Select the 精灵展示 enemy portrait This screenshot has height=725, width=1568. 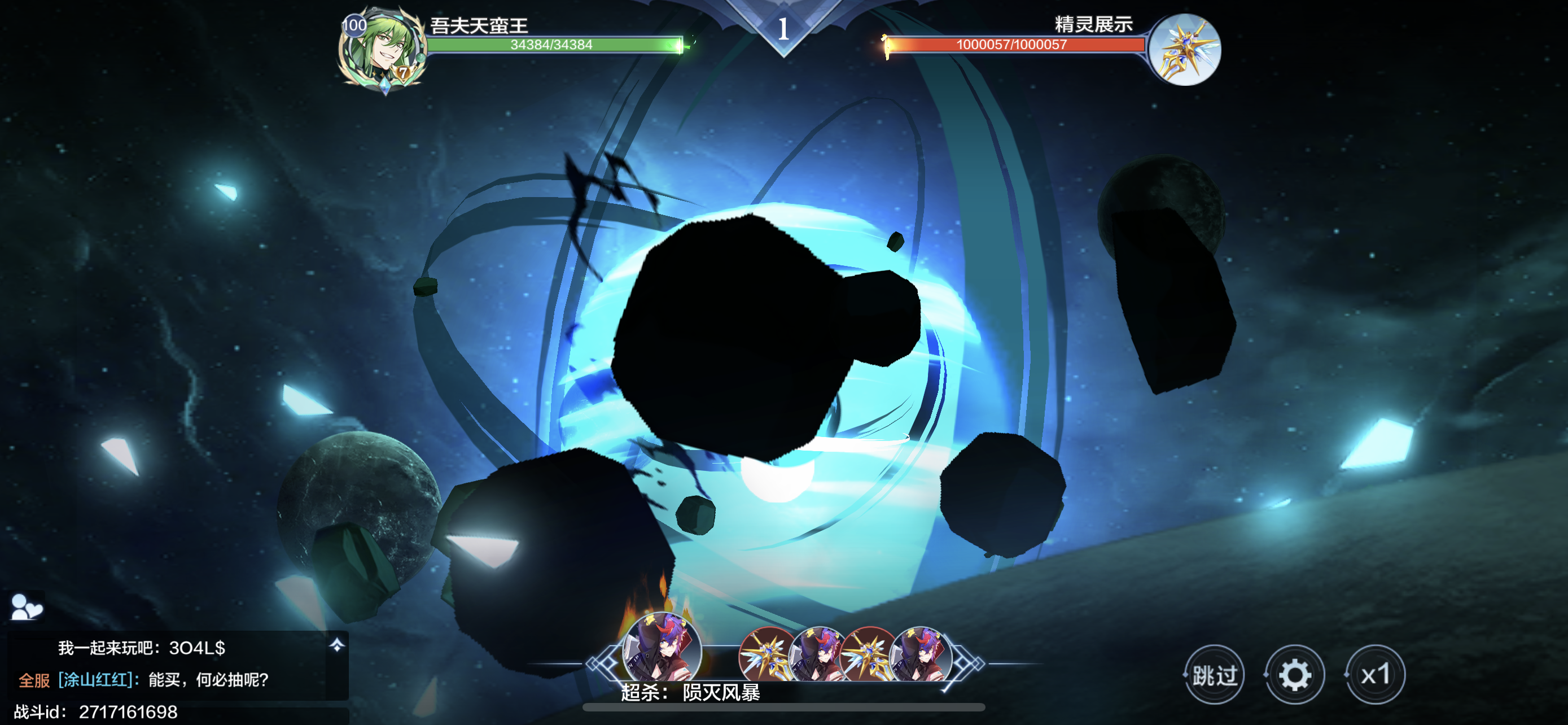(1185, 50)
